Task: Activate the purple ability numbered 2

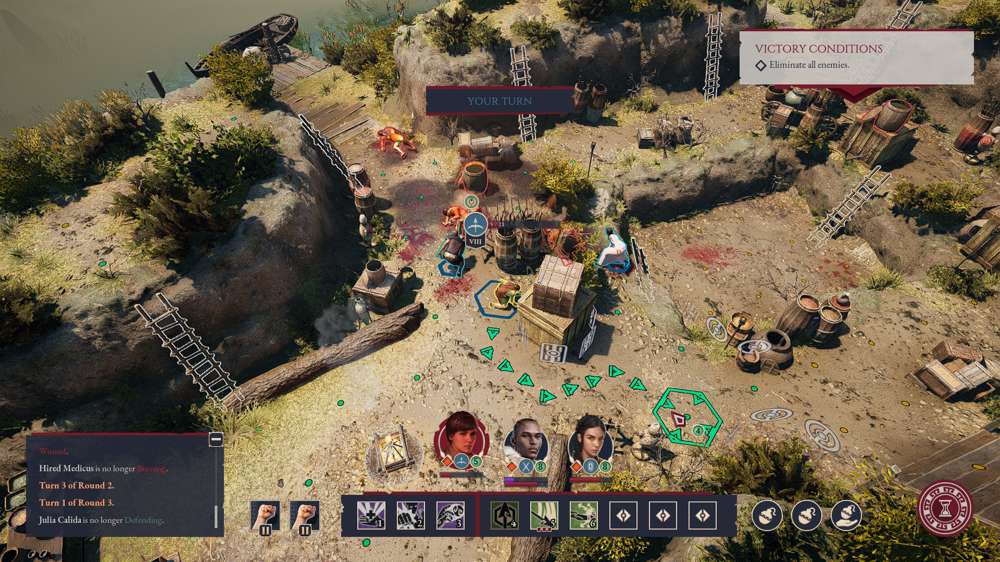Action: coord(410,515)
